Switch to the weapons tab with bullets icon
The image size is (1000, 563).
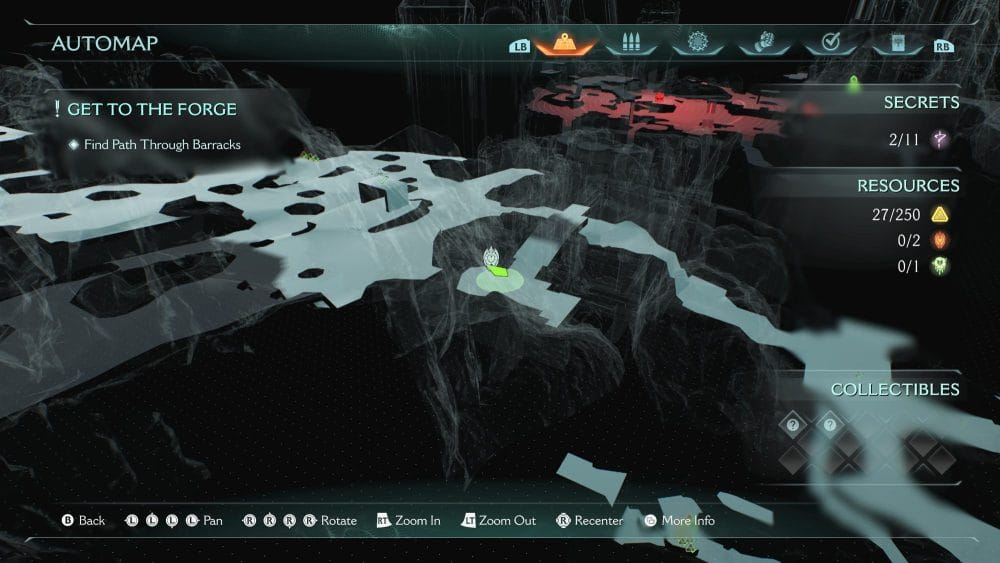tap(630, 43)
